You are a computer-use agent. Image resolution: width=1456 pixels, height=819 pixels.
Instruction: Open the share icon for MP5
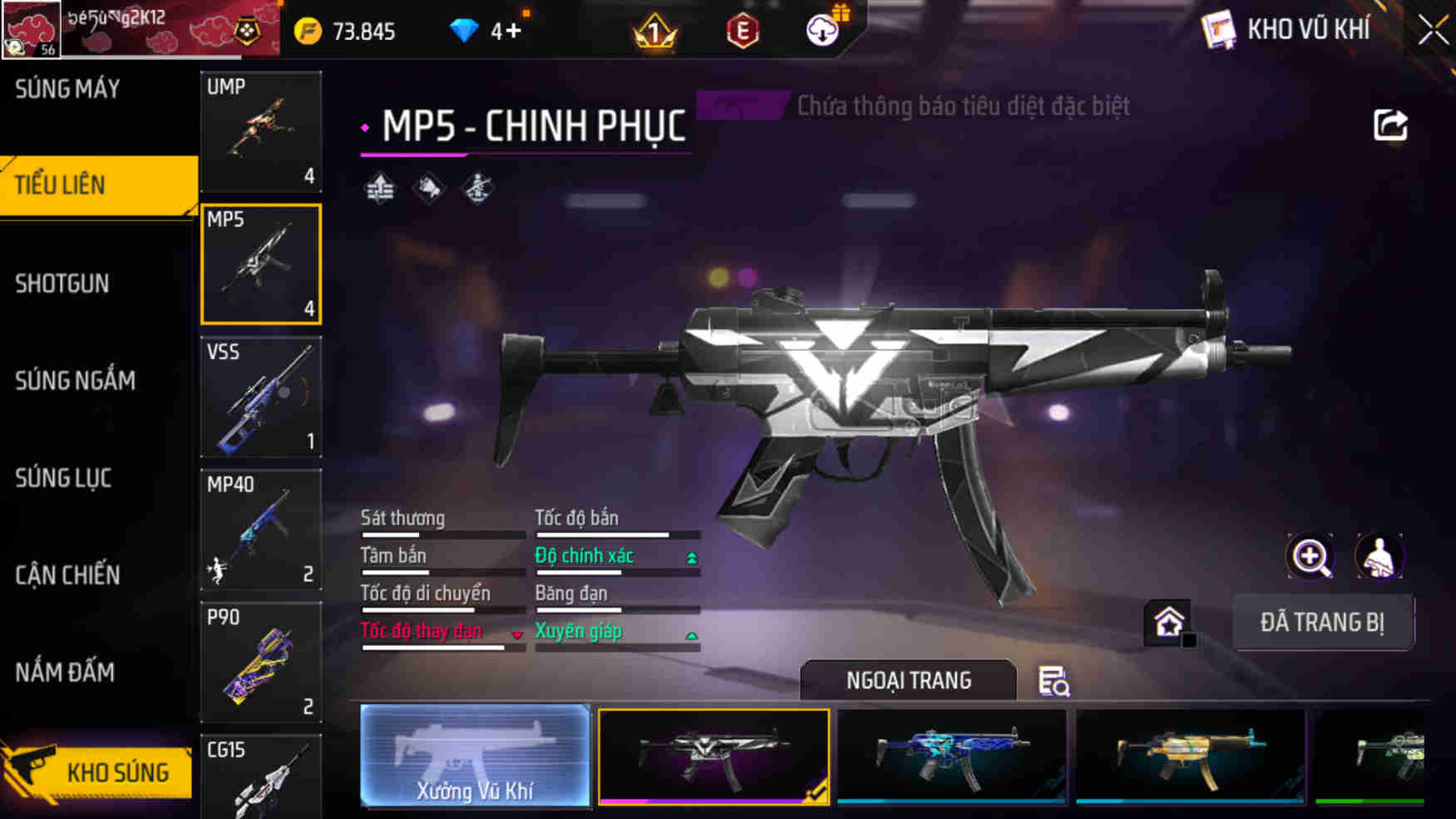pyautogui.click(x=1390, y=126)
